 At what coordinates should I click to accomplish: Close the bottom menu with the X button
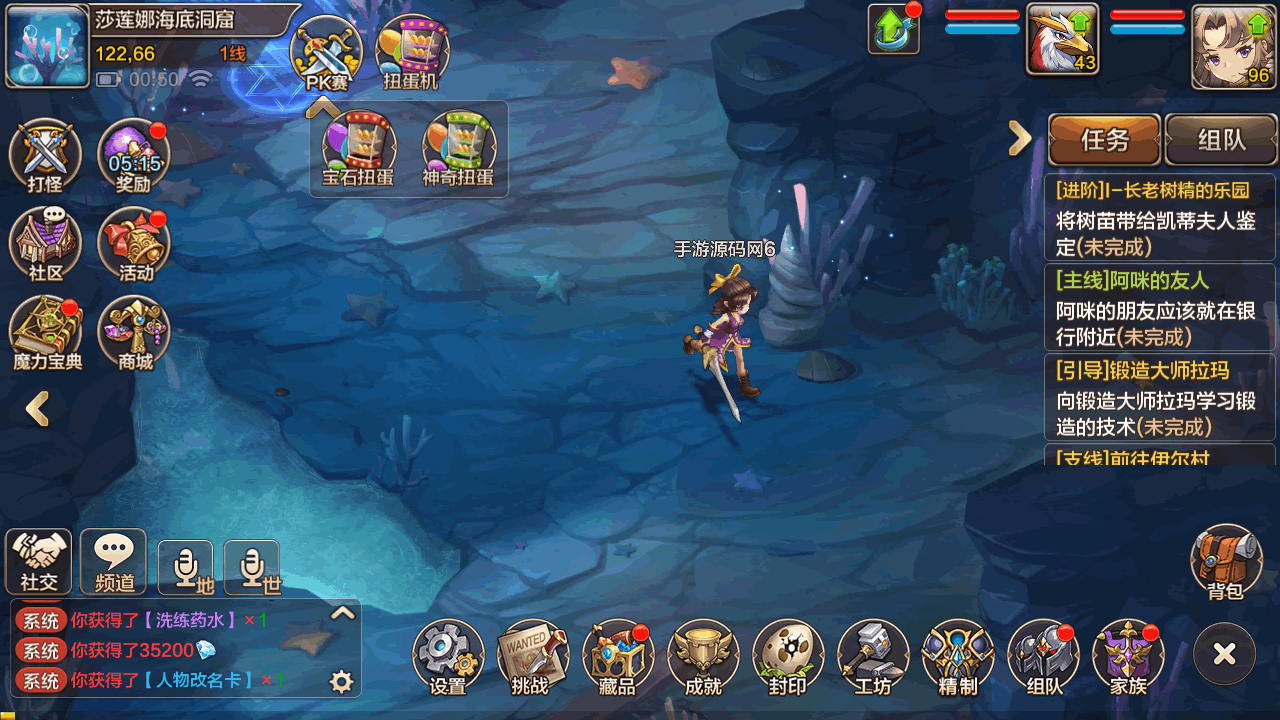coord(1224,654)
